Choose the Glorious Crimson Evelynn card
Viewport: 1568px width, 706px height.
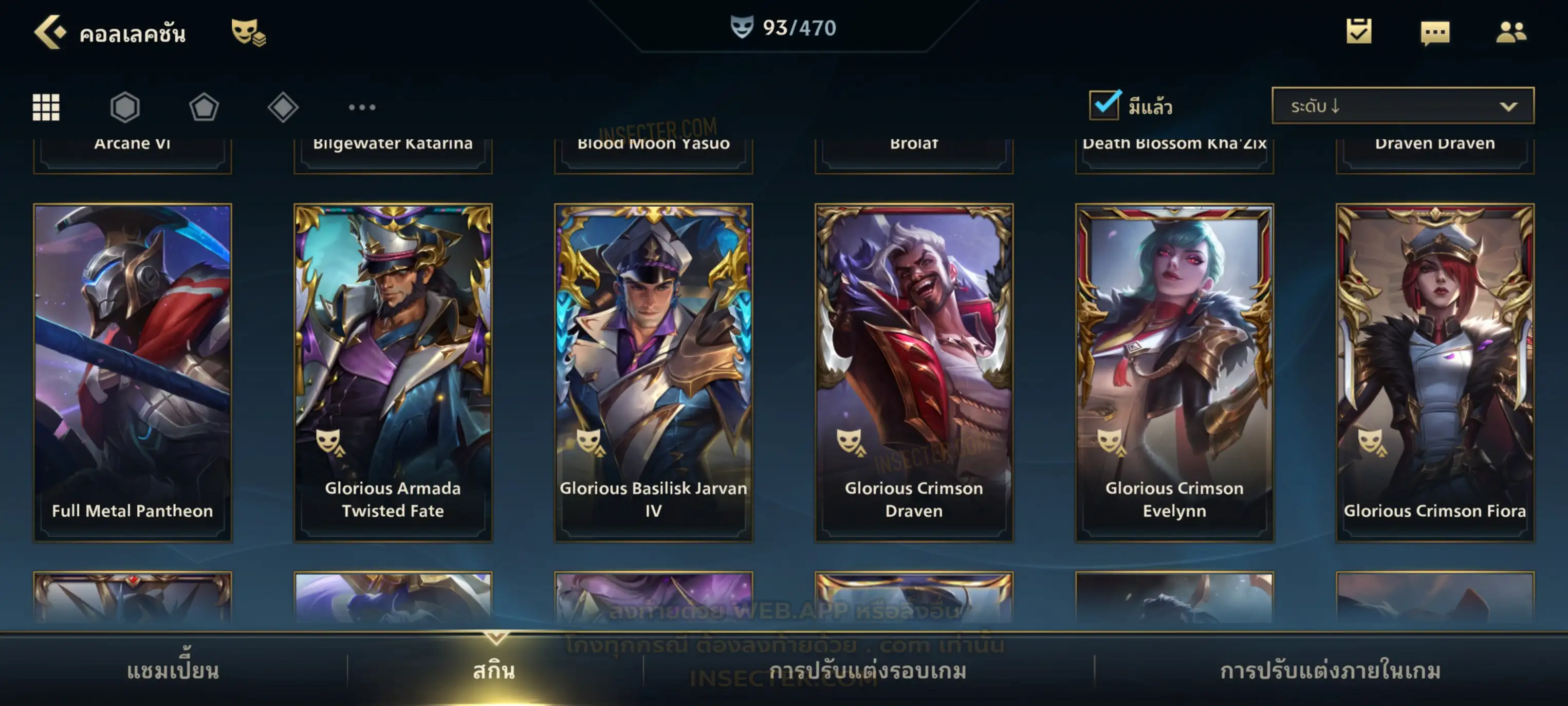click(x=1174, y=372)
